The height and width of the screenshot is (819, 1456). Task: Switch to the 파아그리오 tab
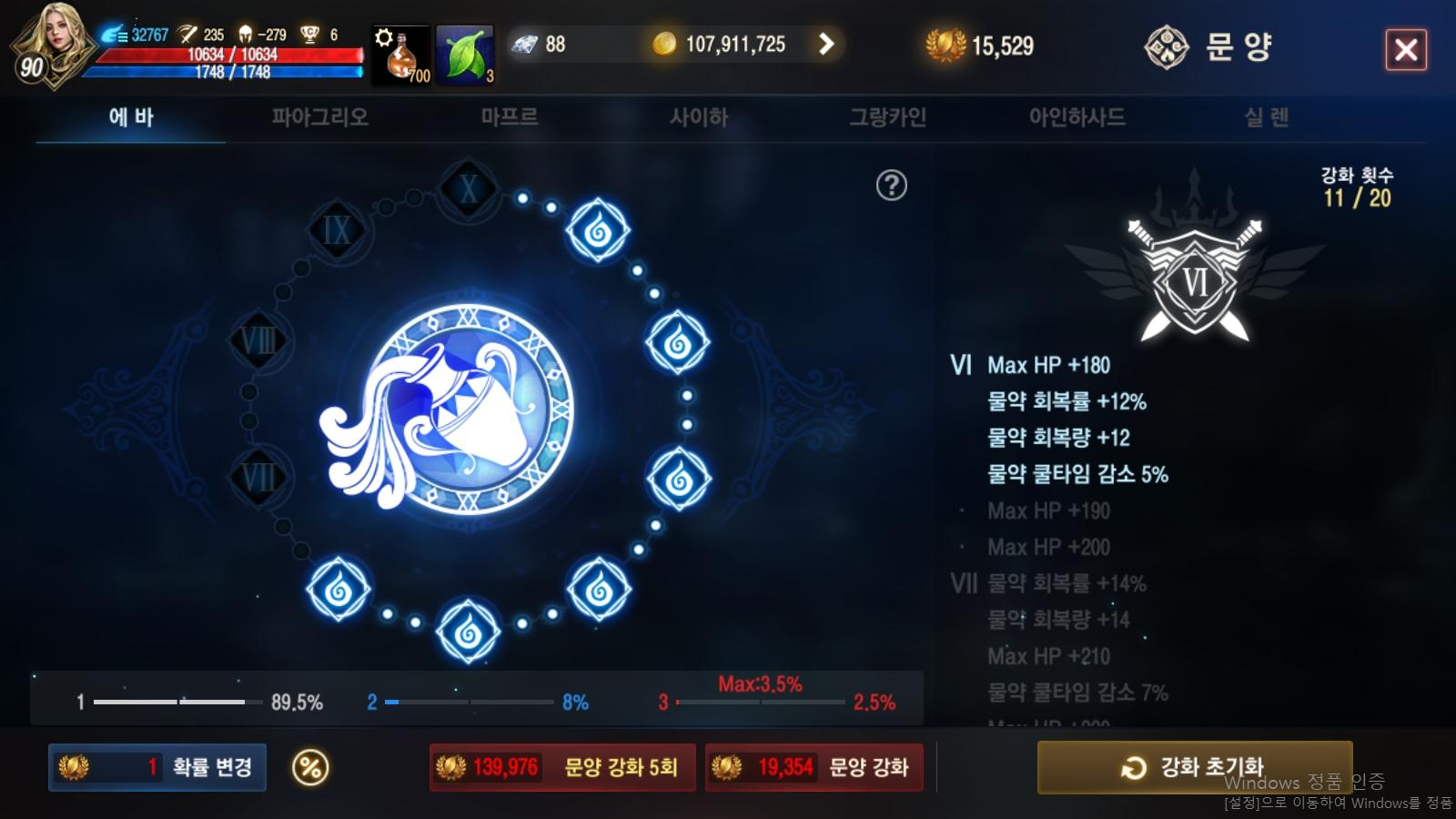coord(319,116)
